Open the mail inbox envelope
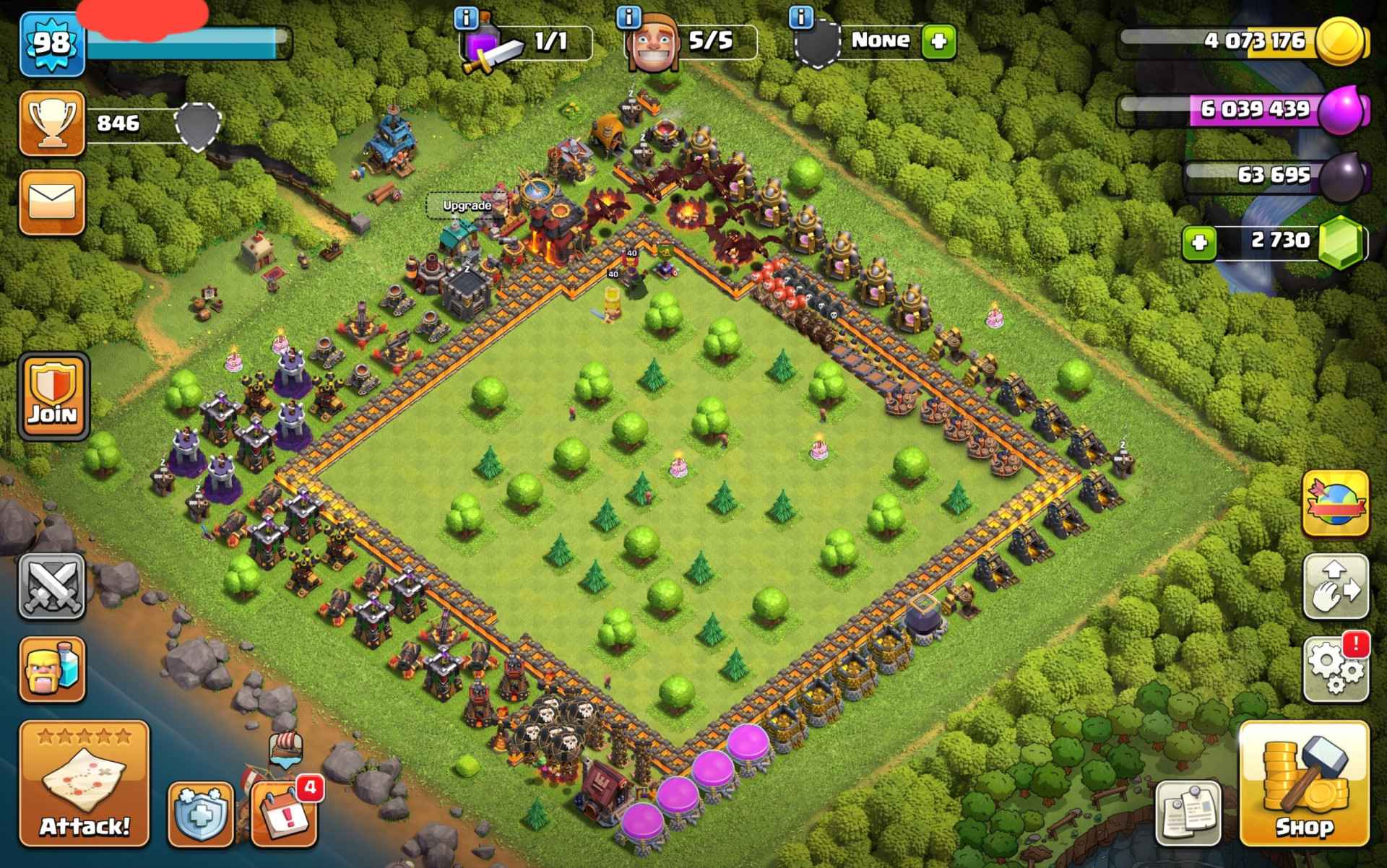Image resolution: width=1387 pixels, height=868 pixels. 51,202
